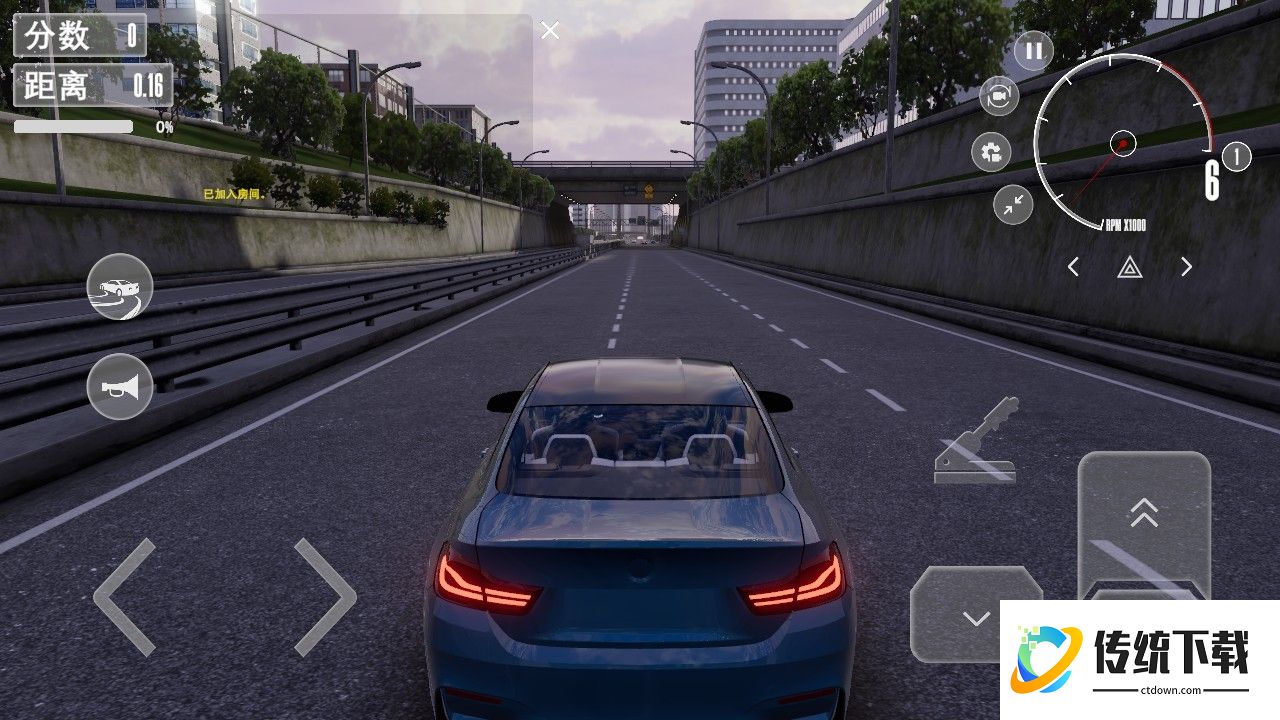Viewport: 1280px width, 720px height.
Task: Steer right with the large right arrow
Action: tap(324, 597)
